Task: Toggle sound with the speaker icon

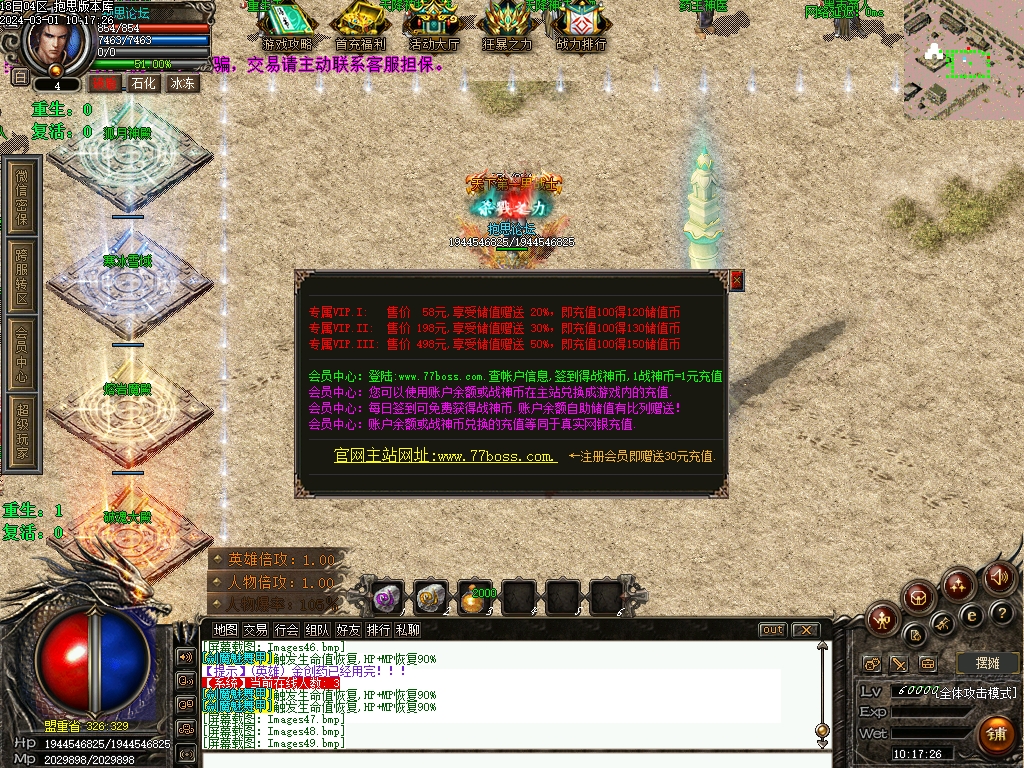Action: click(x=999, y=577)
